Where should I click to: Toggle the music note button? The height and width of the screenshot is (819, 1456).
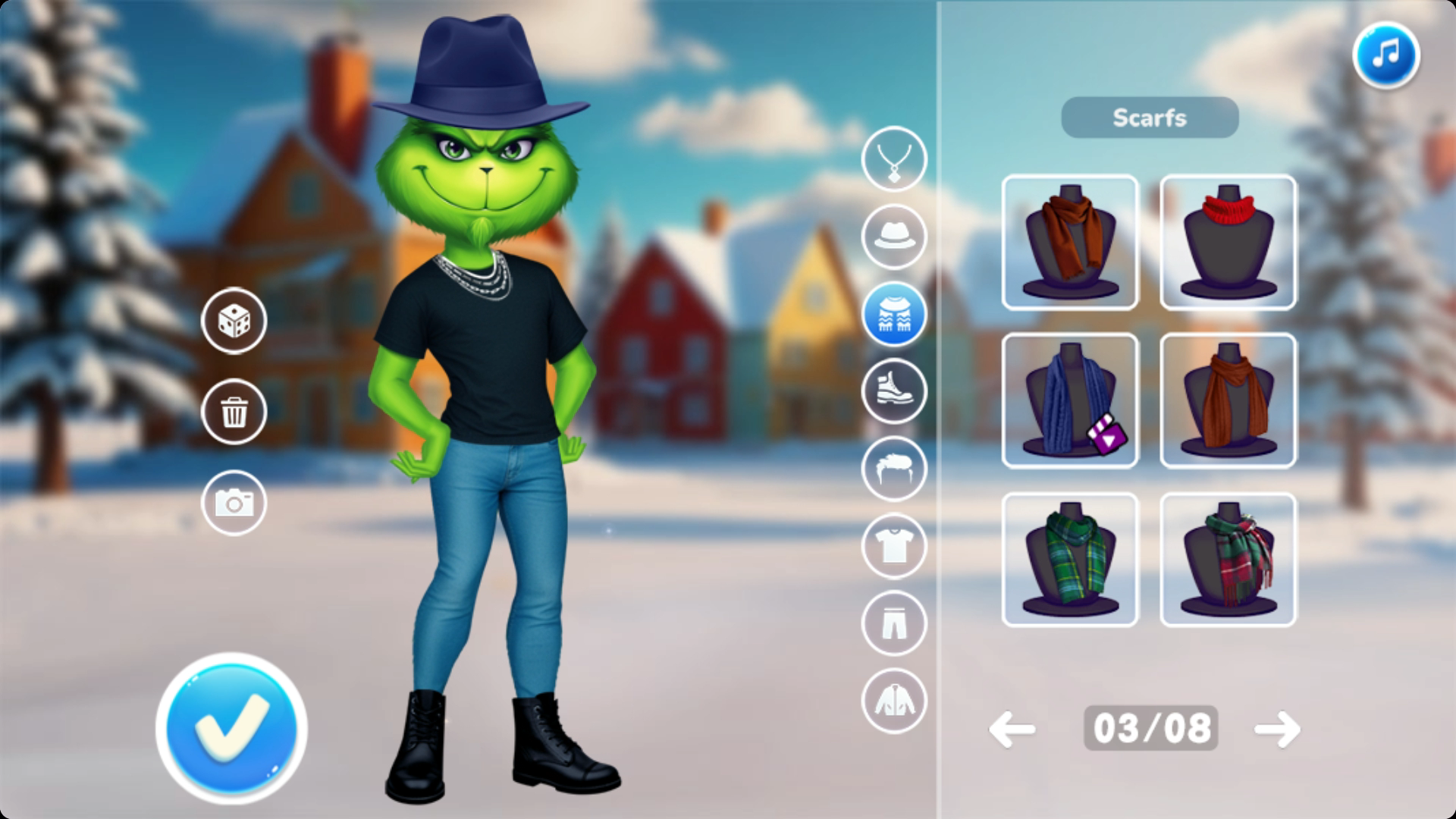click(1385, 55)
